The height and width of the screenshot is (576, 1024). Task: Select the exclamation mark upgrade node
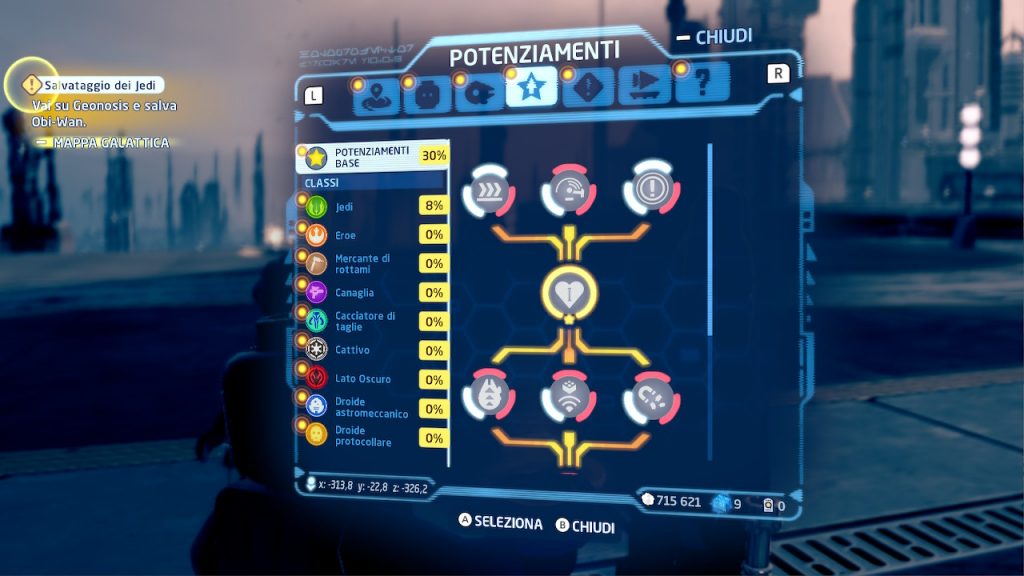(x=649, y=187)
